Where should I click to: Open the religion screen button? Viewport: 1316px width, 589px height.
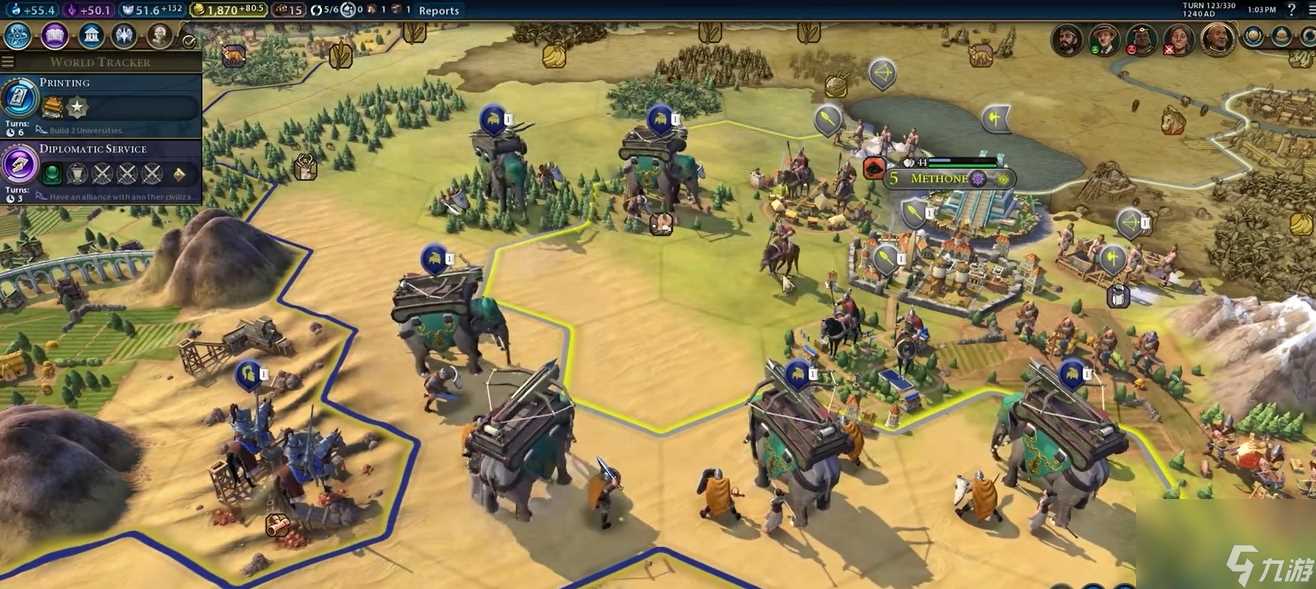click(x=125, y=36)
